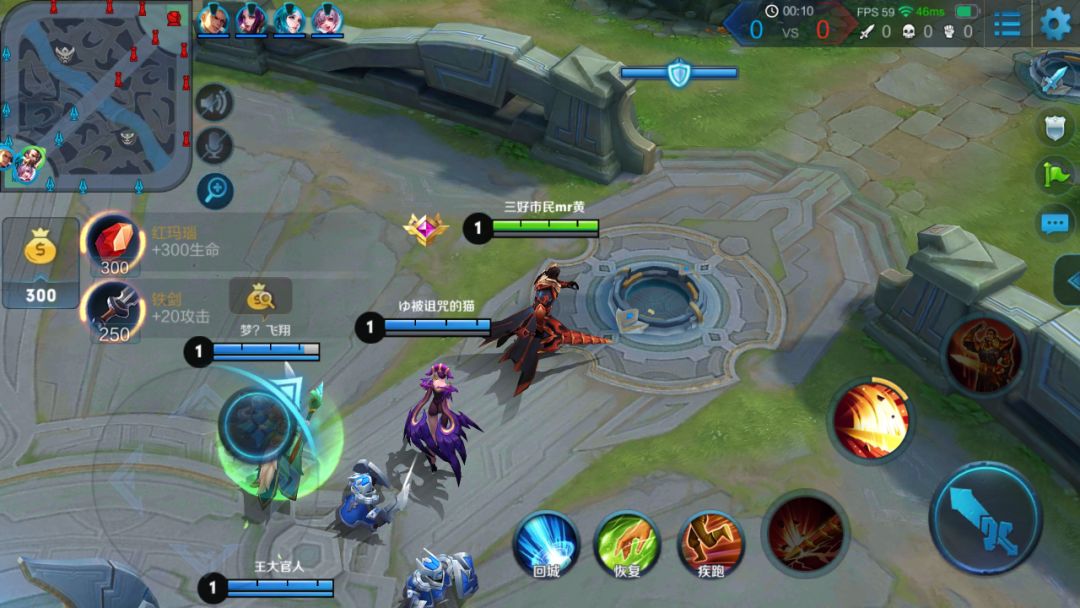Screen dimensions: 1080x608
Task: Tap the battlefield minimap
Action: [95, 95]
